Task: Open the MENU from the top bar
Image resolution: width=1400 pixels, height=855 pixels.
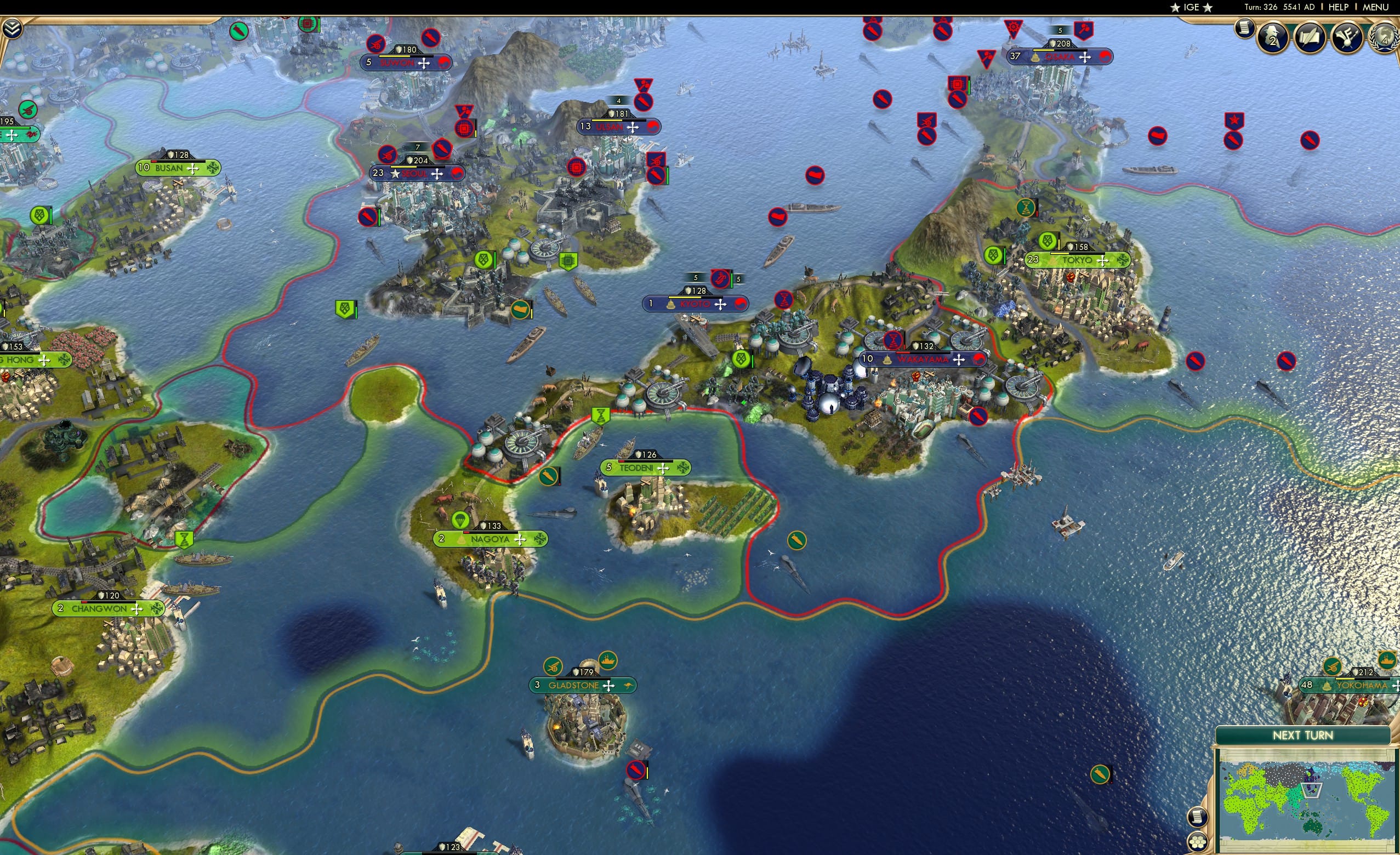Action: tap(1375, 7)
